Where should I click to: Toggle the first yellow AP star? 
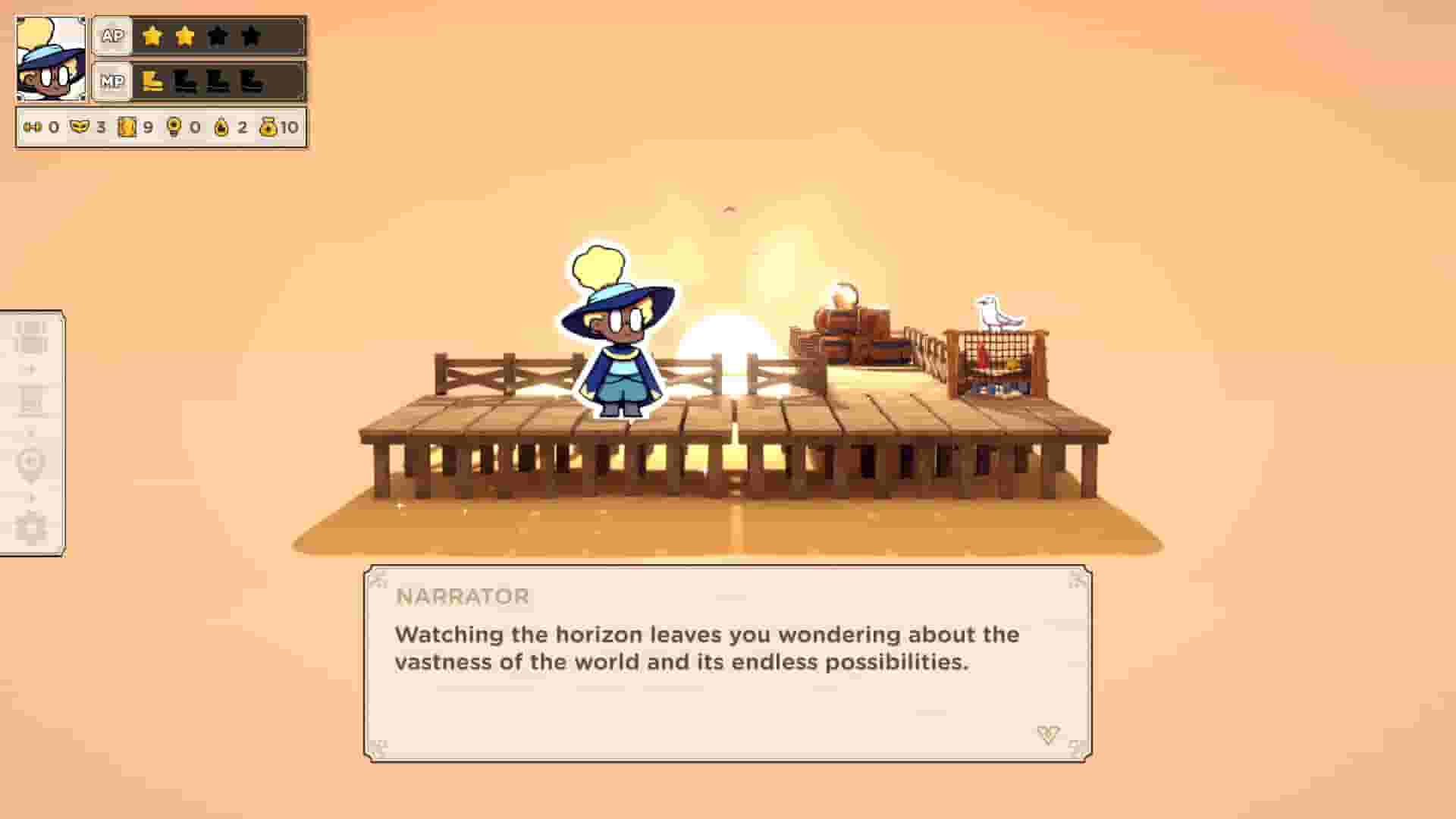(x=152, y=36)
